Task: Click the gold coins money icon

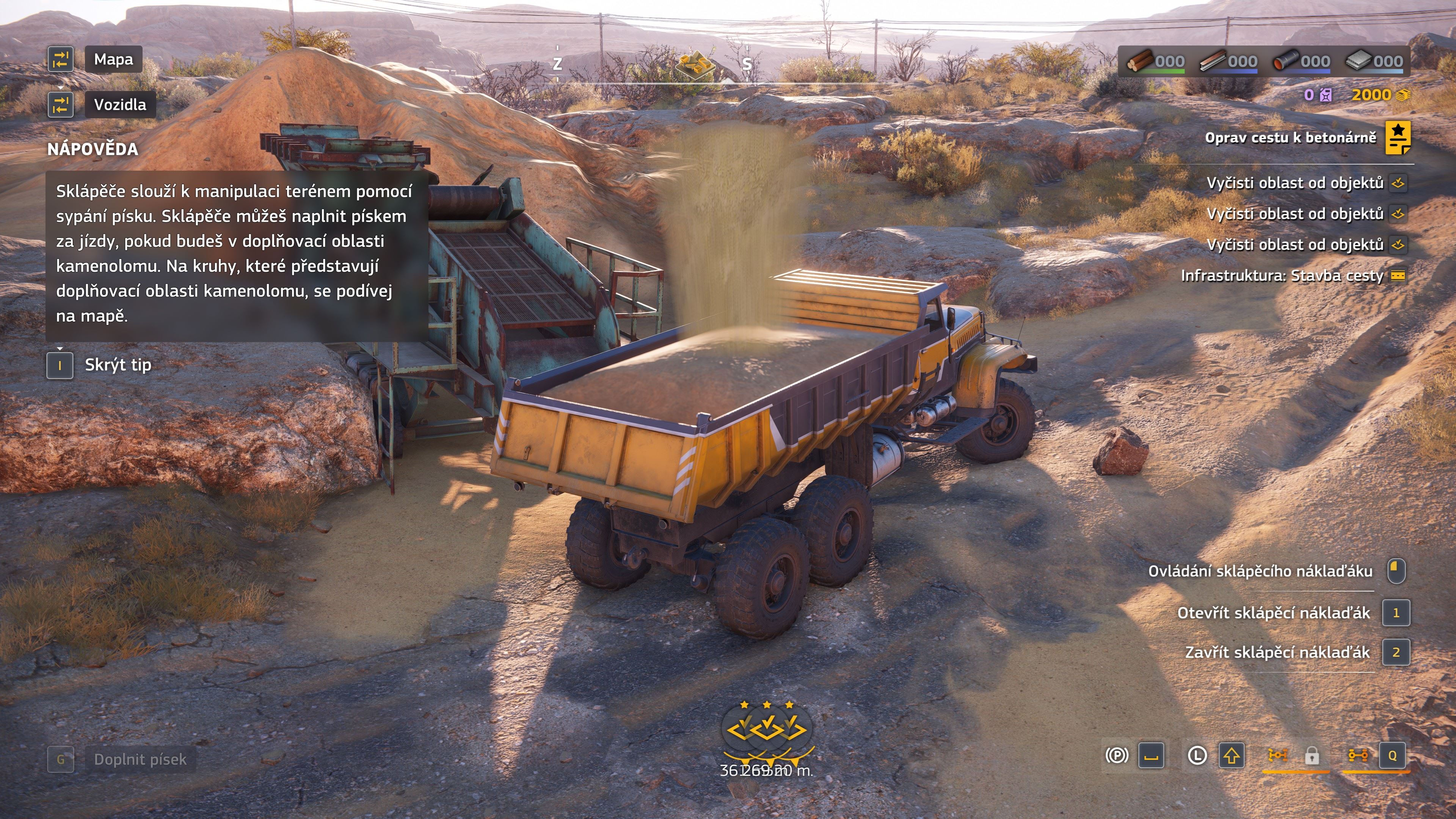Action: (x=1403, y=95)
